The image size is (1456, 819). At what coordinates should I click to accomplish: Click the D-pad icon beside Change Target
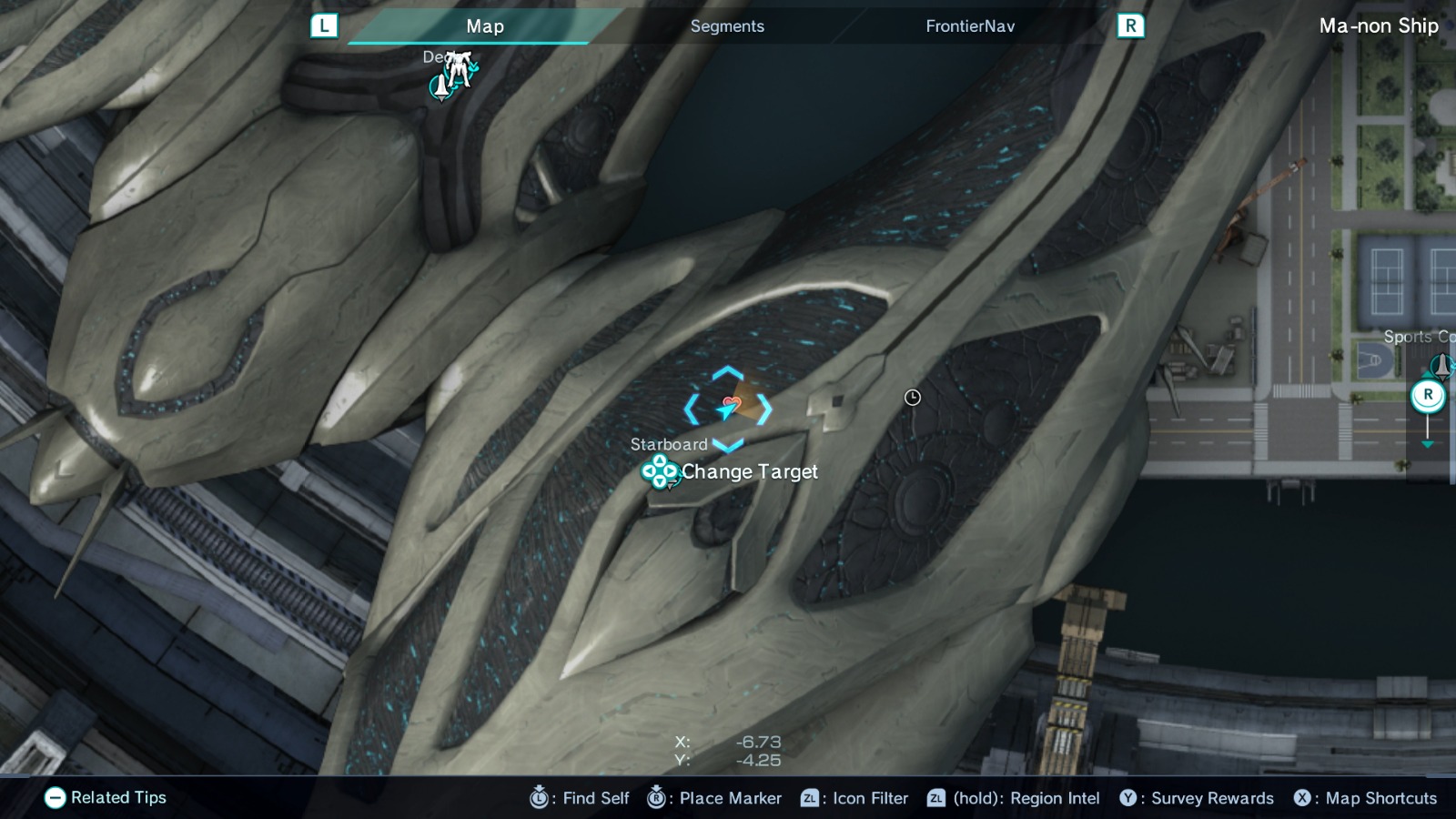(658, 472)
